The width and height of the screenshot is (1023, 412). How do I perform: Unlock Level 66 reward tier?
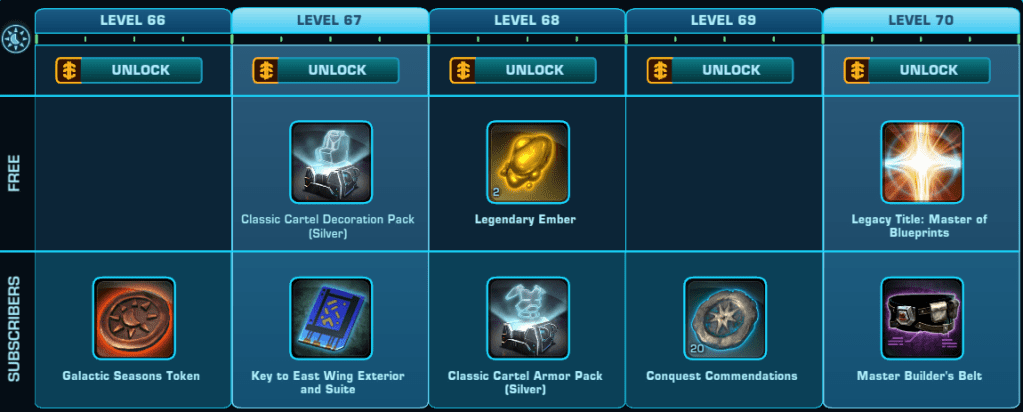pyautogui.click(x=129, y=70)
